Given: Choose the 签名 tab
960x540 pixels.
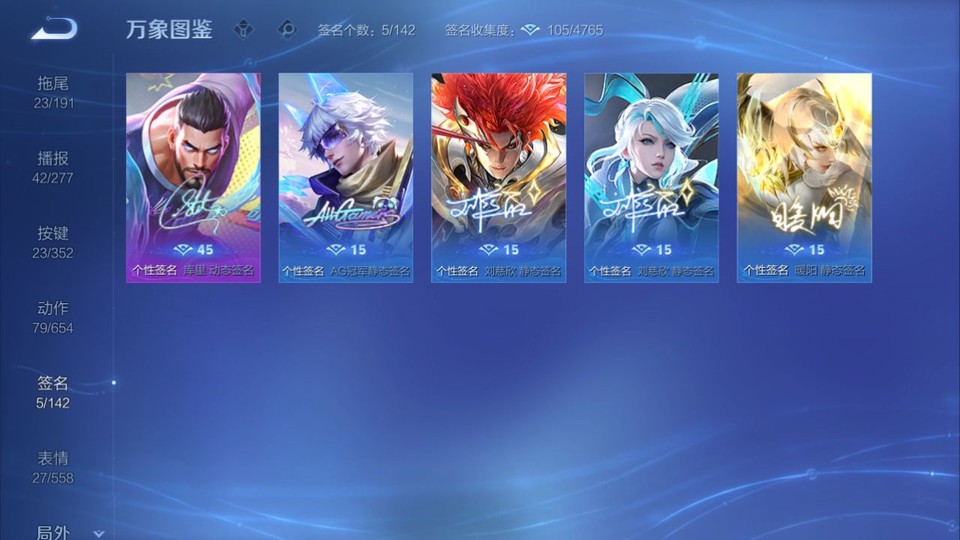Looking at the screenshot, I should coord(54,391).
